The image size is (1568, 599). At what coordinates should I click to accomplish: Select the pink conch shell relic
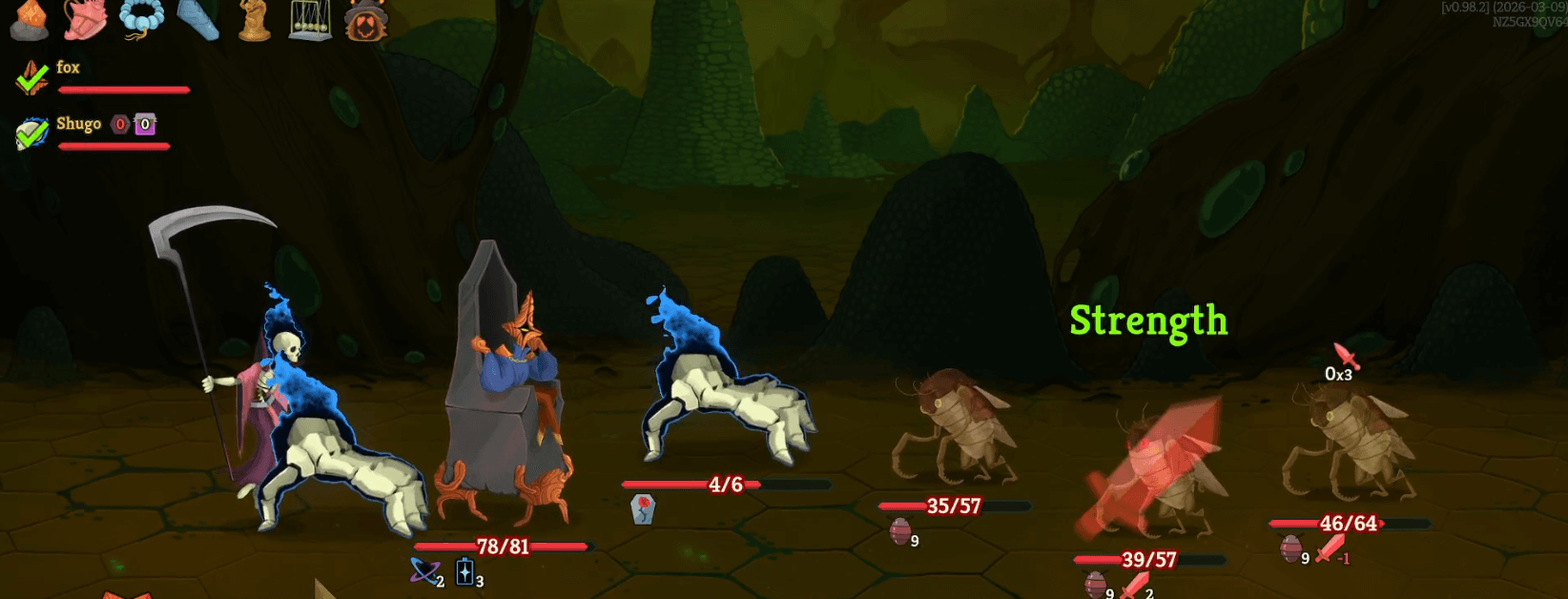(x=84, y=19)
